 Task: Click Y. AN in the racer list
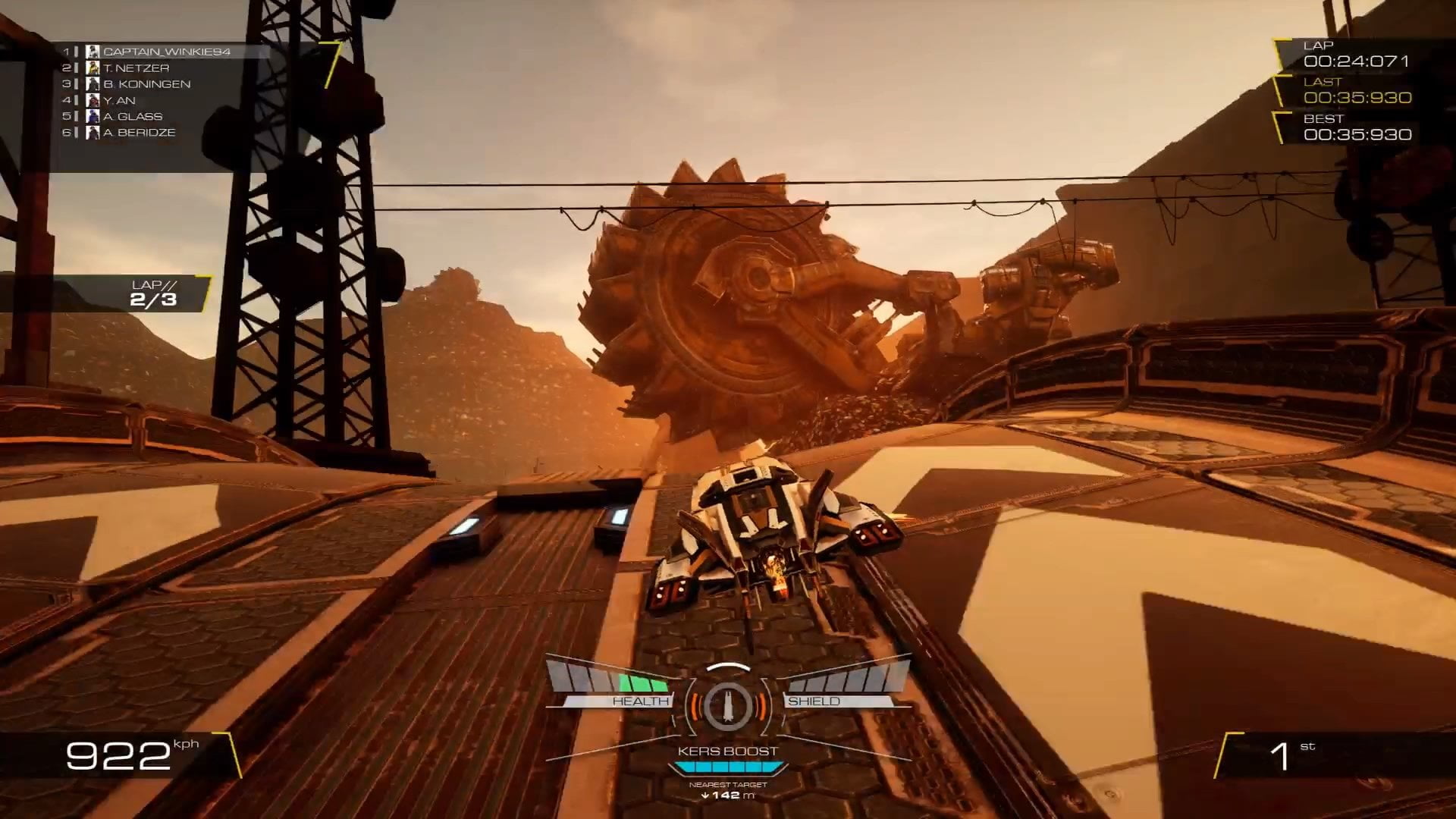click(119, 100)
